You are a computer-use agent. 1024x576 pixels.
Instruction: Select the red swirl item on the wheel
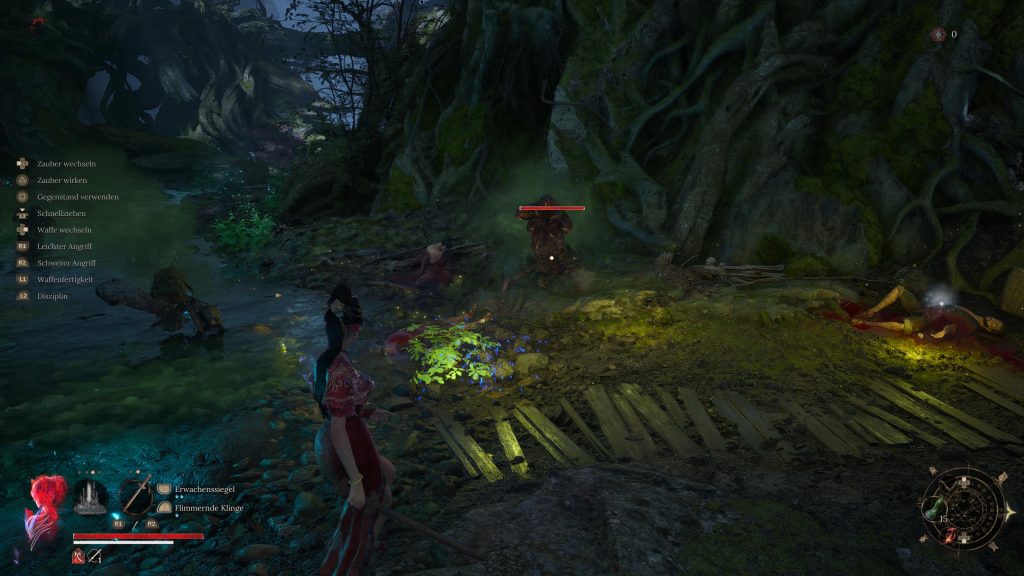click(x=948, y=533)
